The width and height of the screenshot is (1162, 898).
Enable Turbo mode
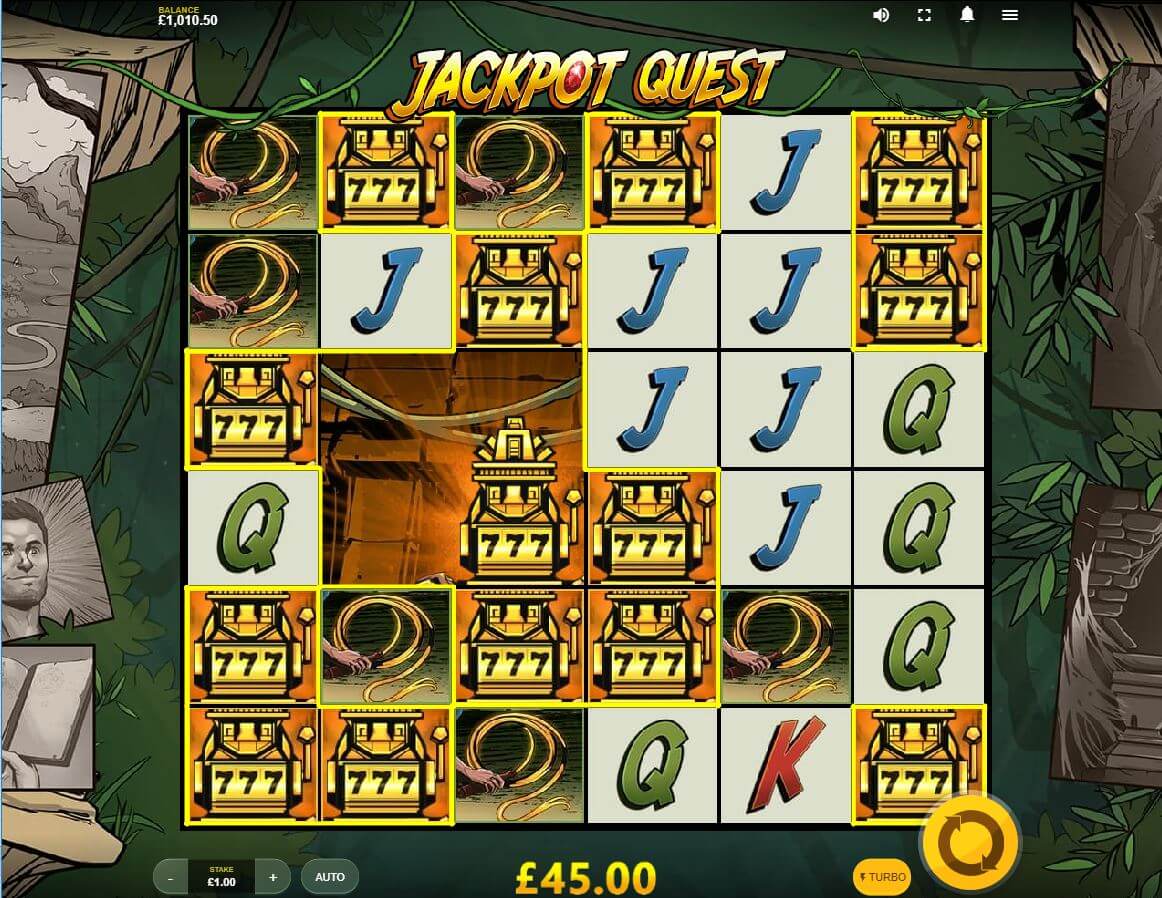click(x=881, y=877)
